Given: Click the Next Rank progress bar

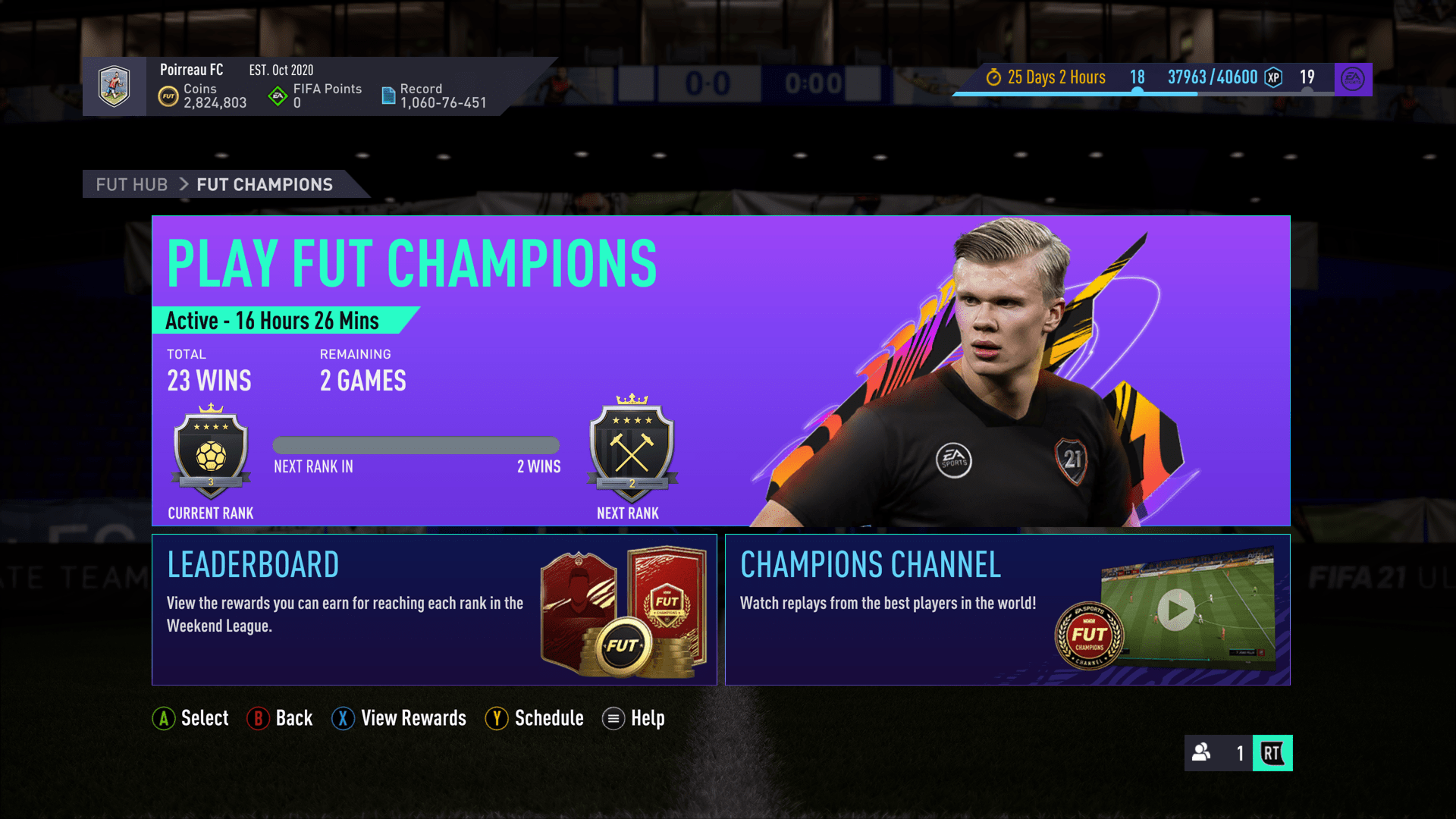Looking at the screenshot, I should click(x=416, y=445).
